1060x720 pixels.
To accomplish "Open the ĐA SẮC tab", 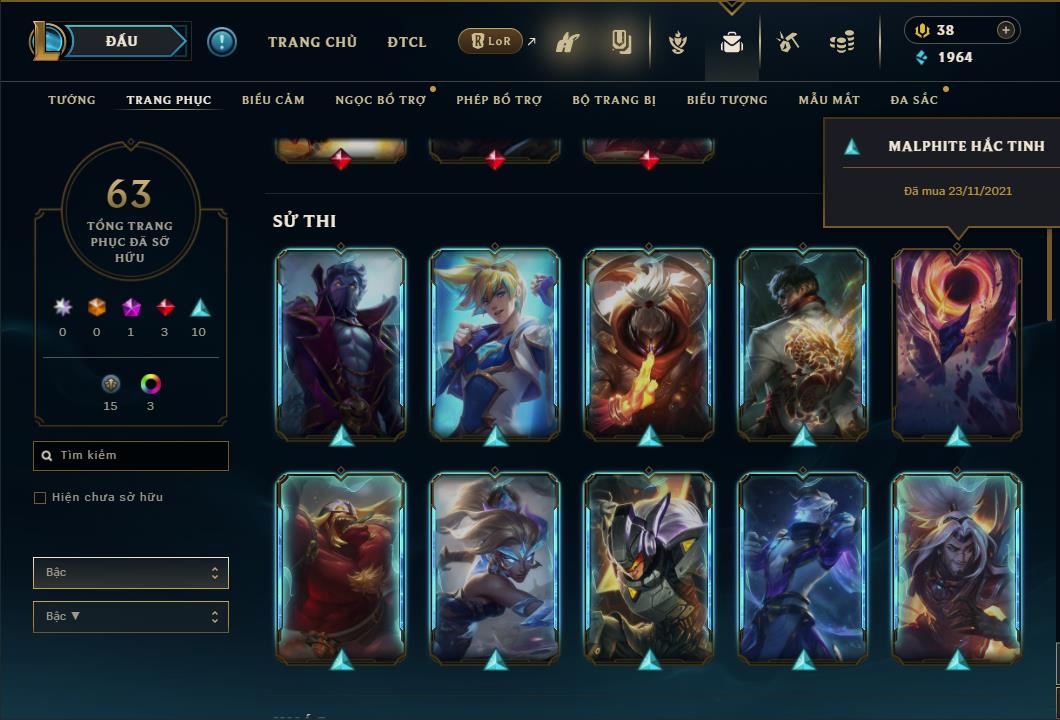I will [916, 100].
